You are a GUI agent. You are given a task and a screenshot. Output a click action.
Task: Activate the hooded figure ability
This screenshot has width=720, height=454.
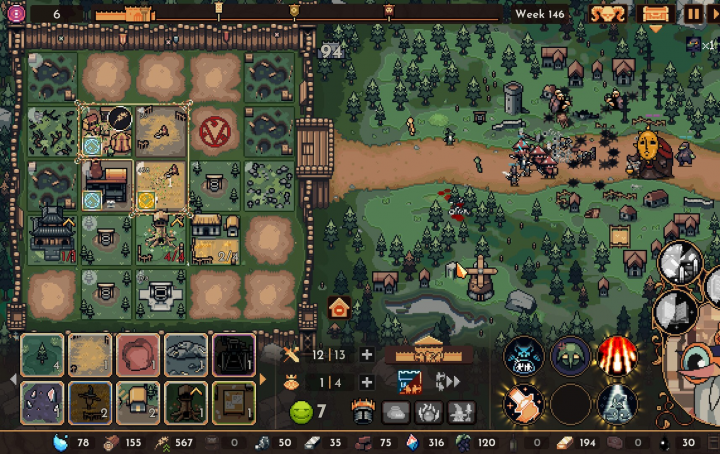coord(570,355)
